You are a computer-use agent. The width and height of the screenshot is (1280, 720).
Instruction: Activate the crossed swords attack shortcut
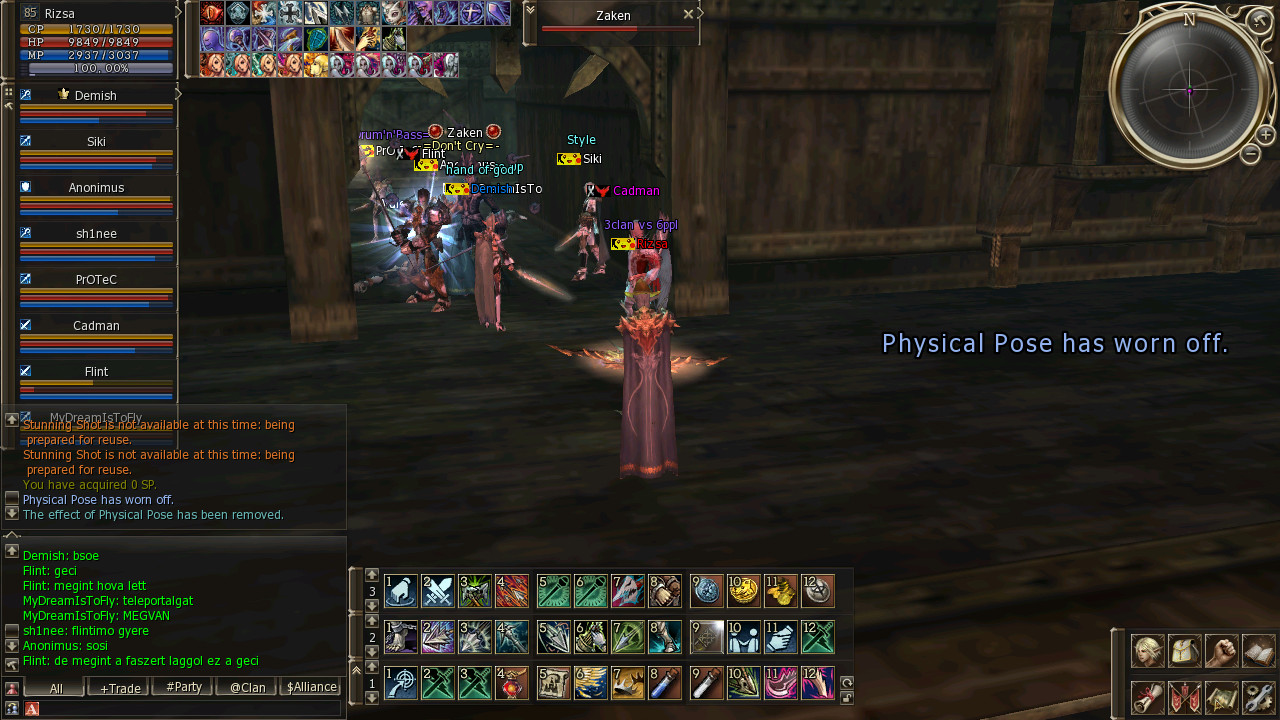(438, 592)
